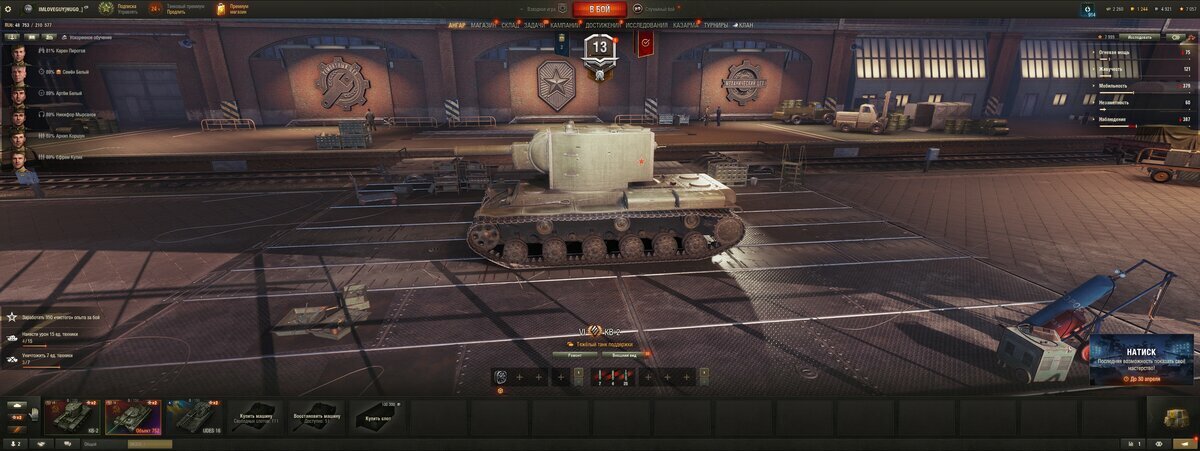Open the «Клан» tab

[745, 25]
